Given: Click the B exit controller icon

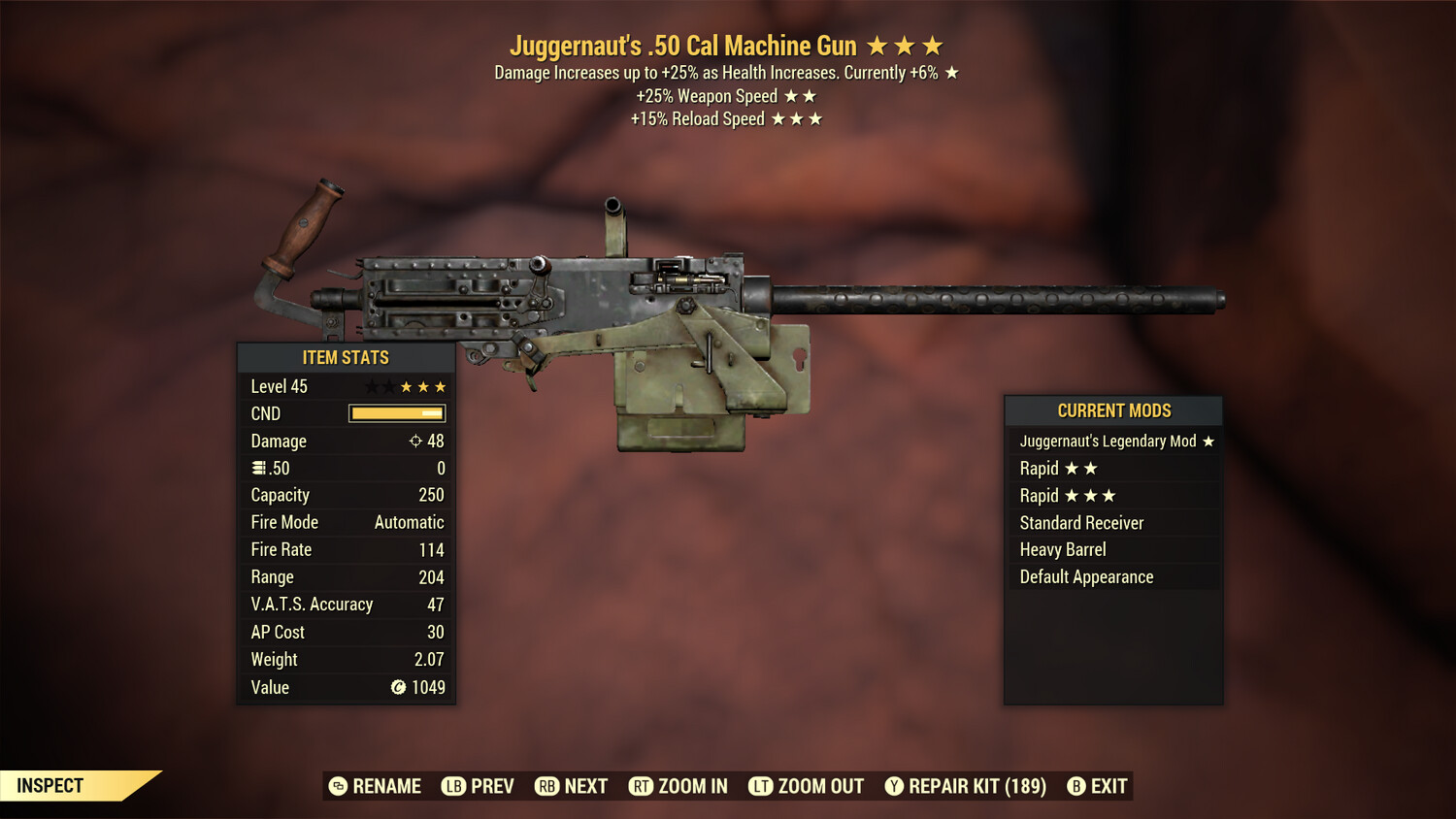Looking at the screenshot, I should coord(1075,786).
